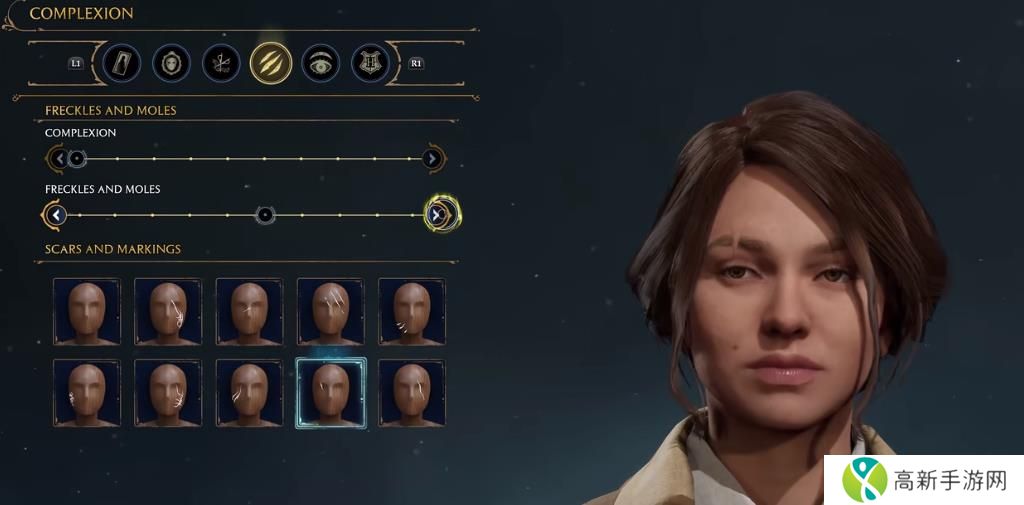Image resolution: width=1024 pixels, height=505 pixels.
Task: Click the Complexion slider handle
Action: coord(77,158)
